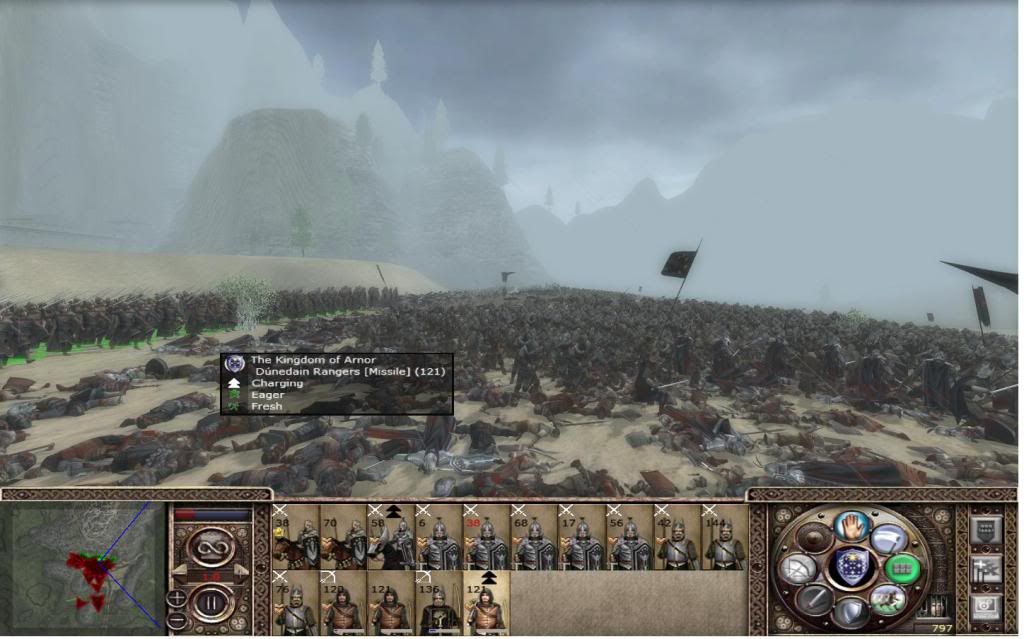
Task: Click the infinity-symbol speed button
Action: point(211,548)
